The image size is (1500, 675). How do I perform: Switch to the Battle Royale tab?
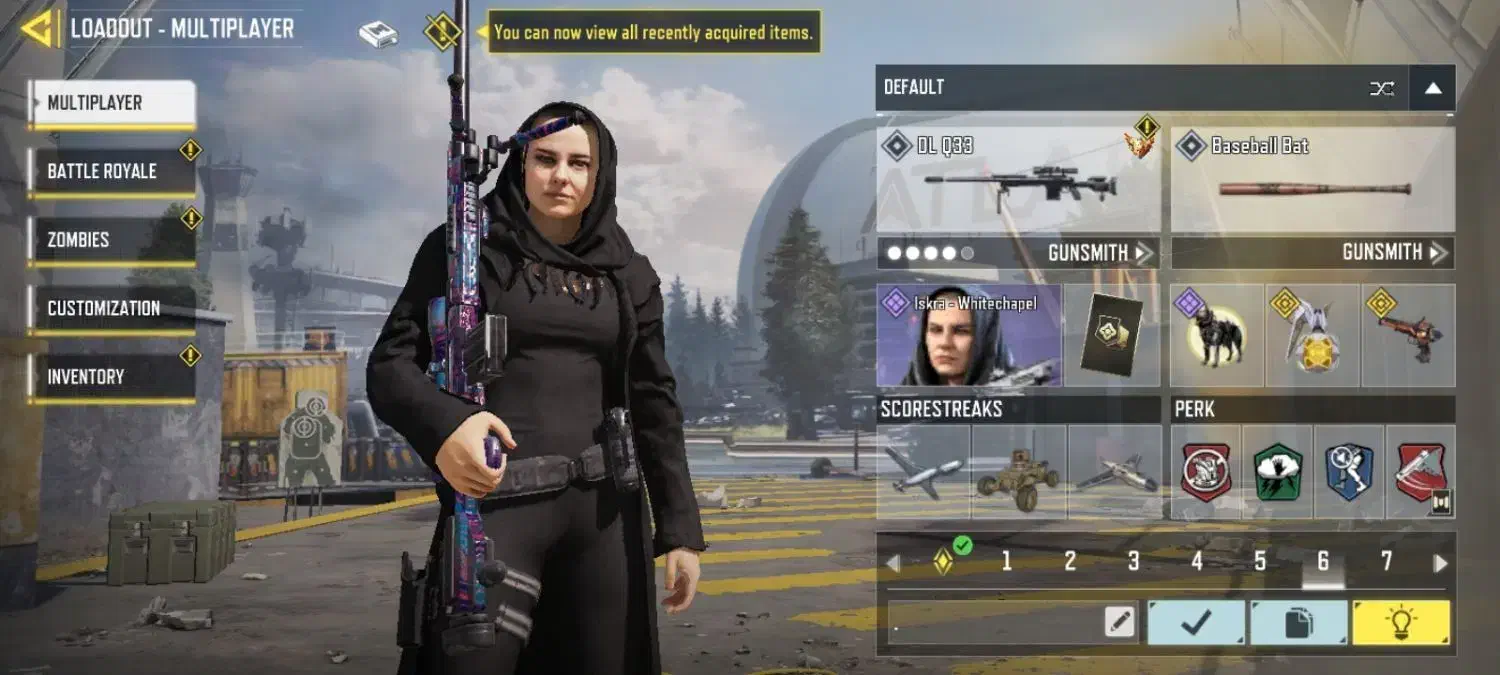click(x=111, y=171)
